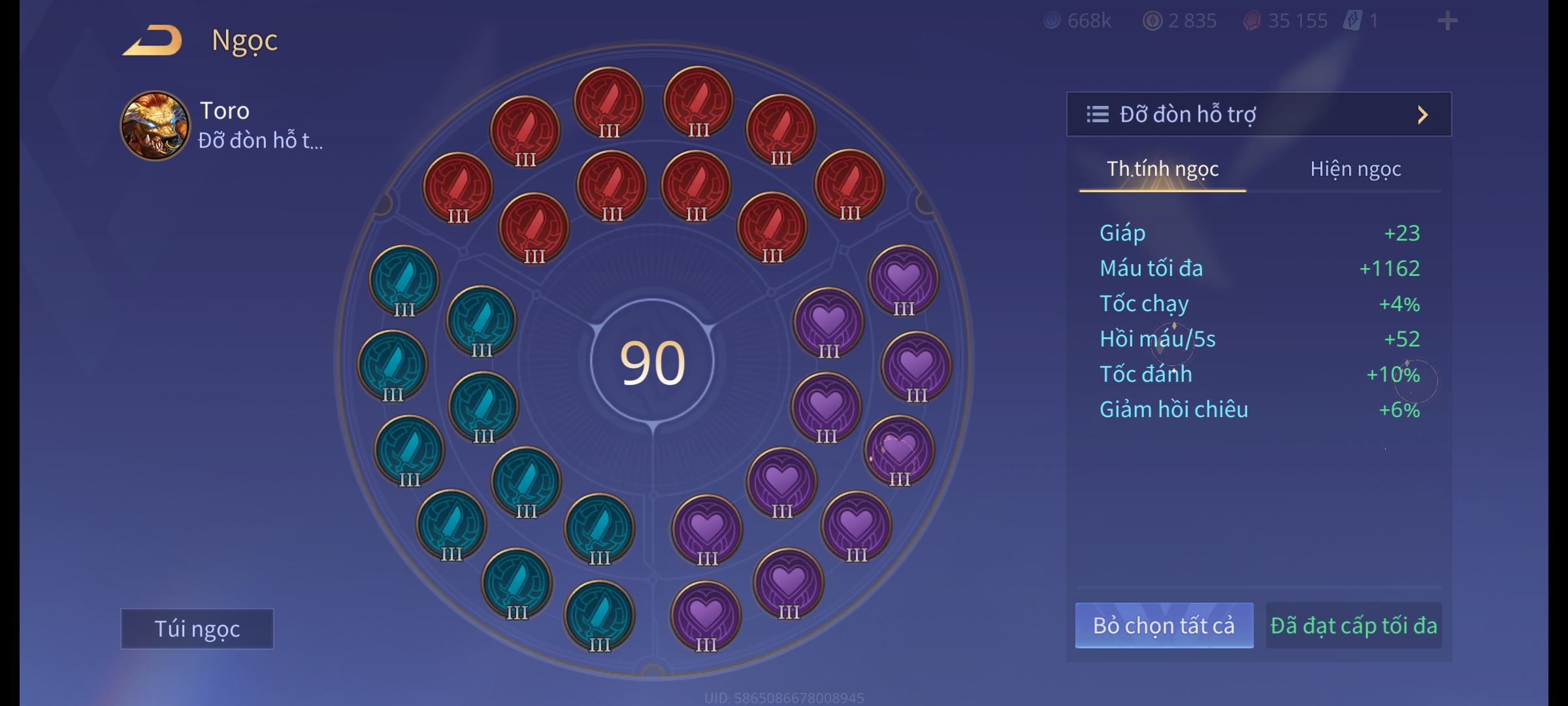Tap the plus icon to add currency
Screen dimensions: 1568x706
click(1447, 21)
